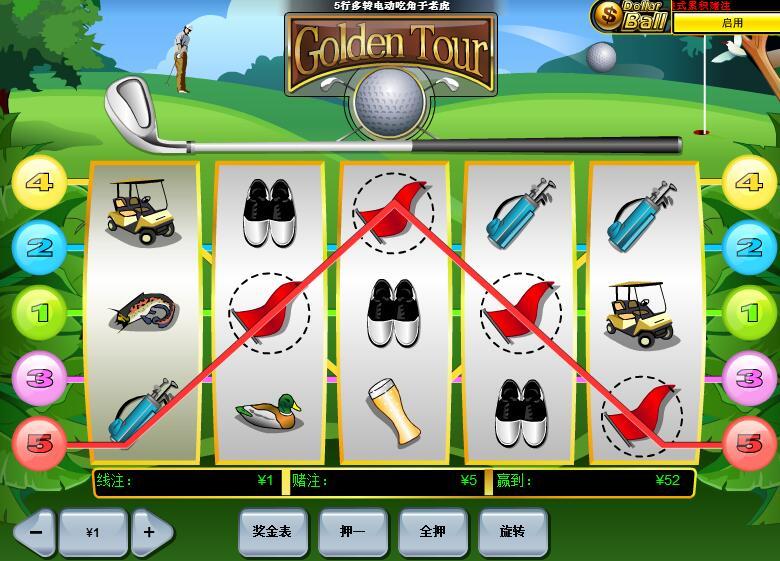Choose the 全押 bet max button

432,532
